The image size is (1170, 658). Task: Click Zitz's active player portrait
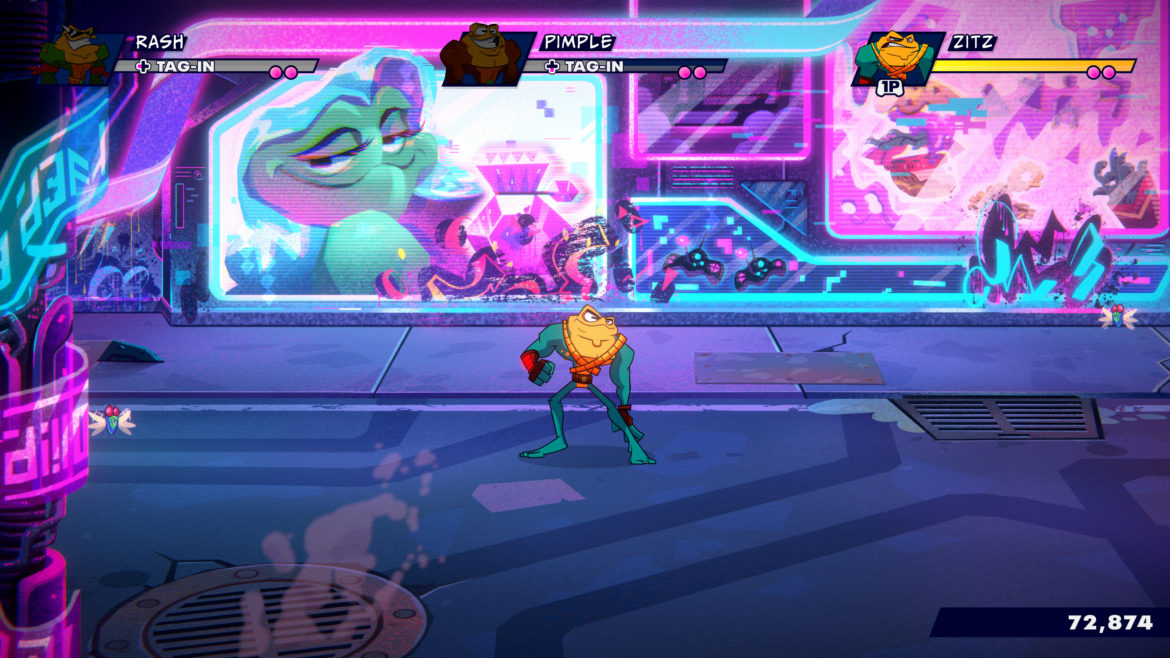coord(893,57)
